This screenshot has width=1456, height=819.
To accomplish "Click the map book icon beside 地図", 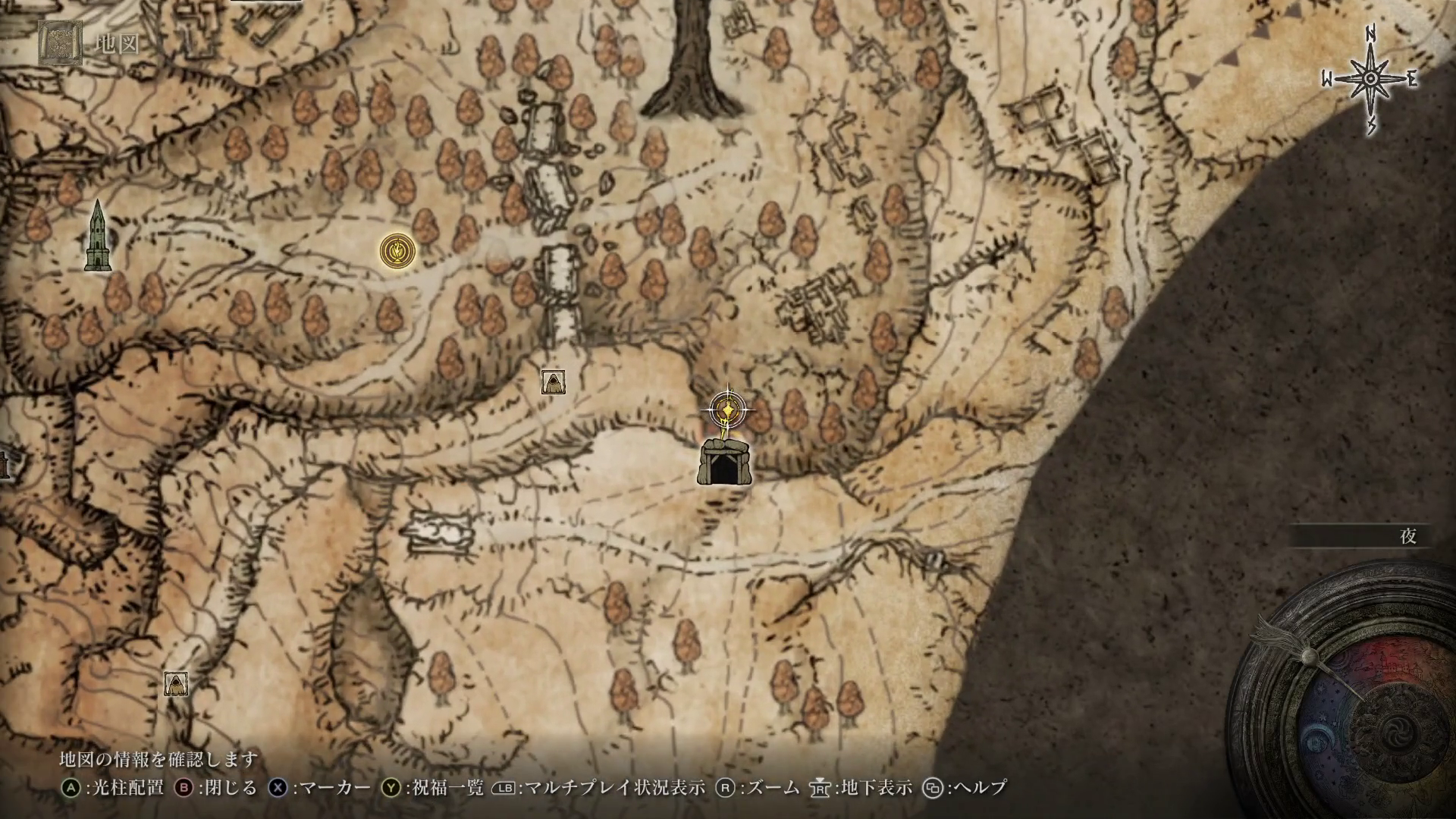I will coord(59,43).
